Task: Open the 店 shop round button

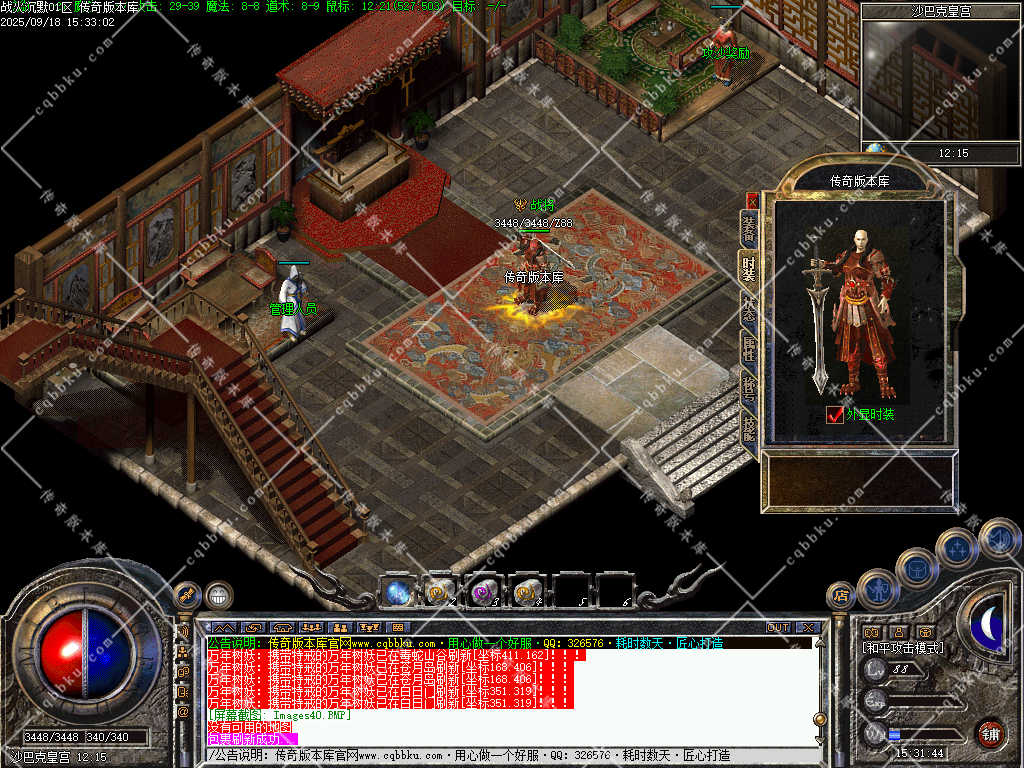Action: 841,596
